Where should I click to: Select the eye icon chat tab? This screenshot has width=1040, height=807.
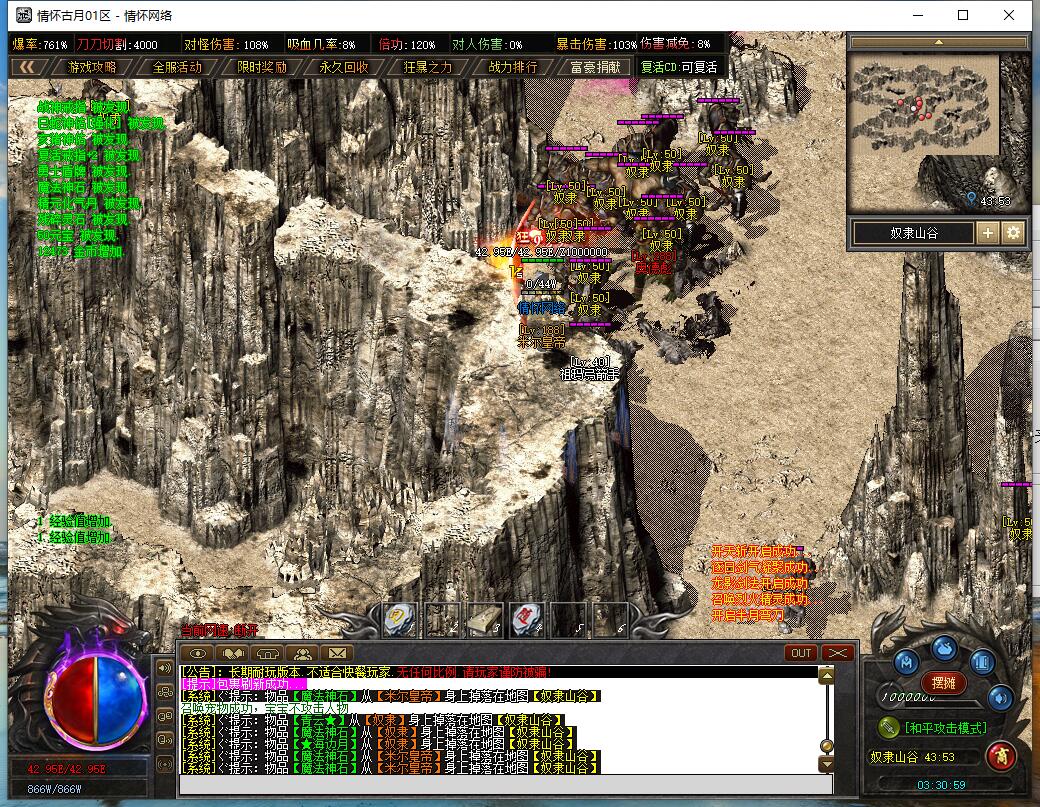[199, 654]
